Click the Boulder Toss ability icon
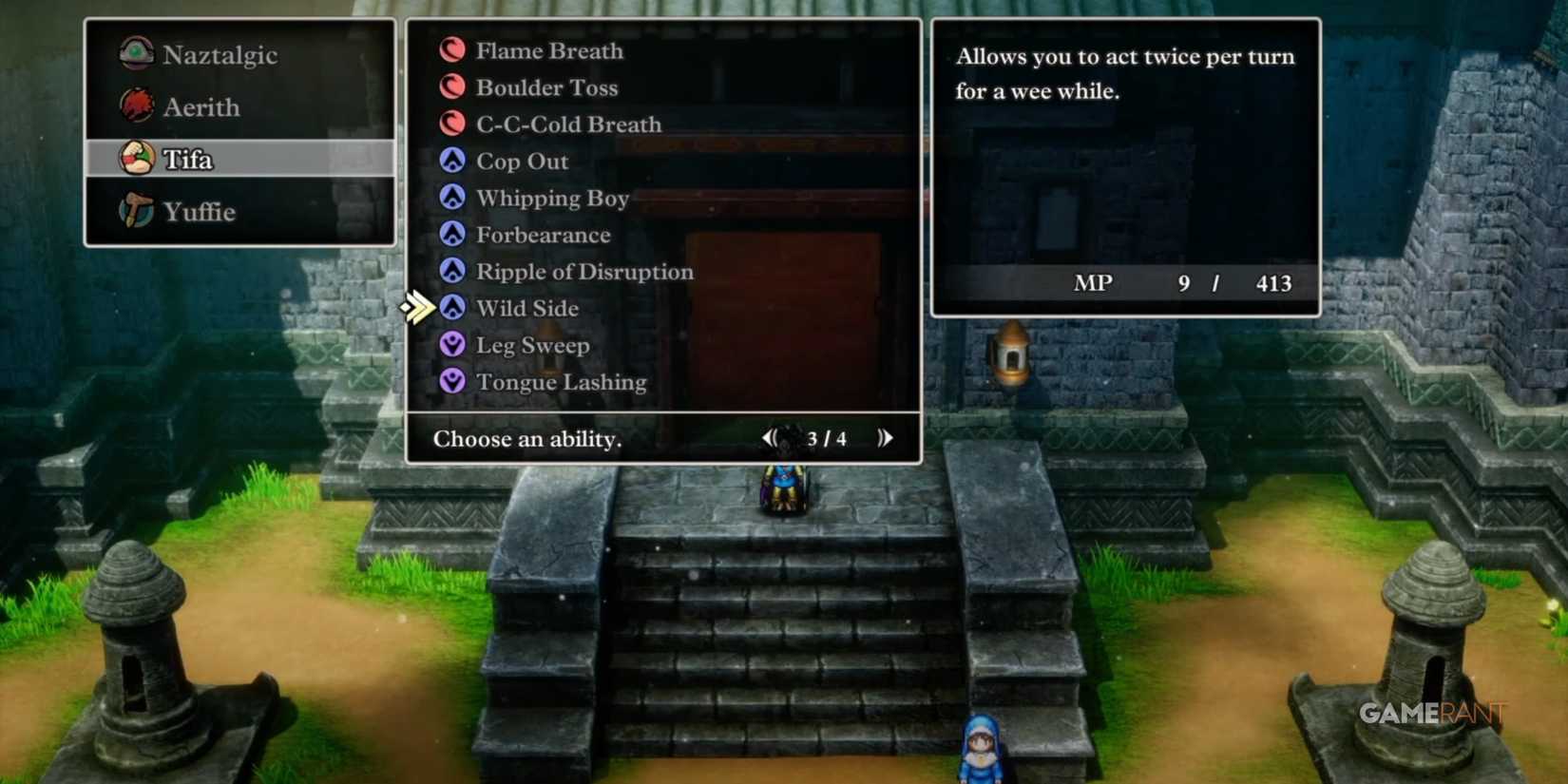 pos(453,87)
